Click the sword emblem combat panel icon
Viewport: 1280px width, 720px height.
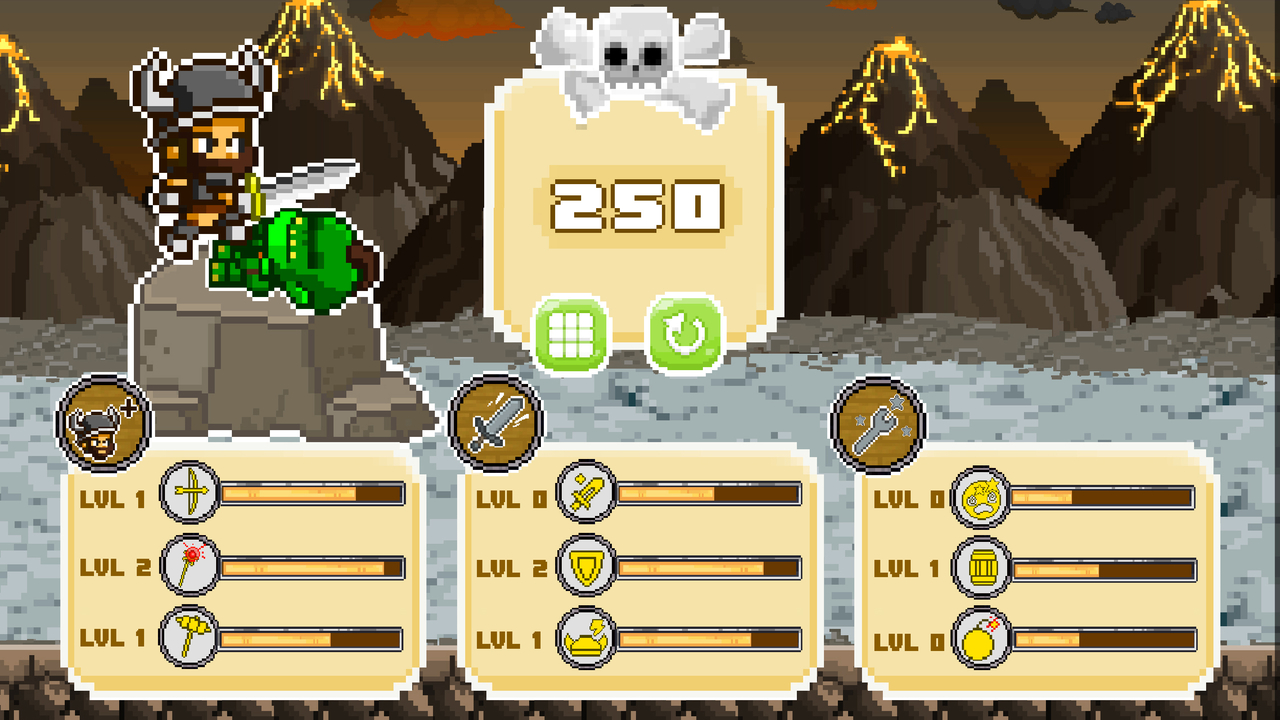pos(493,422)
